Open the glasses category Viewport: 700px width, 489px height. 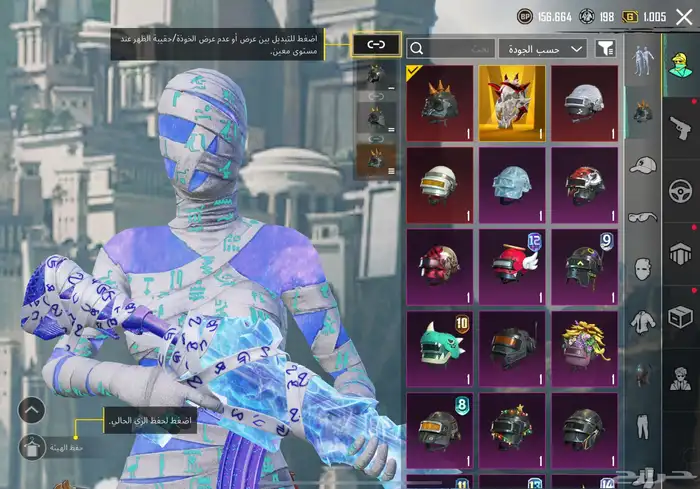pos(641,216)
